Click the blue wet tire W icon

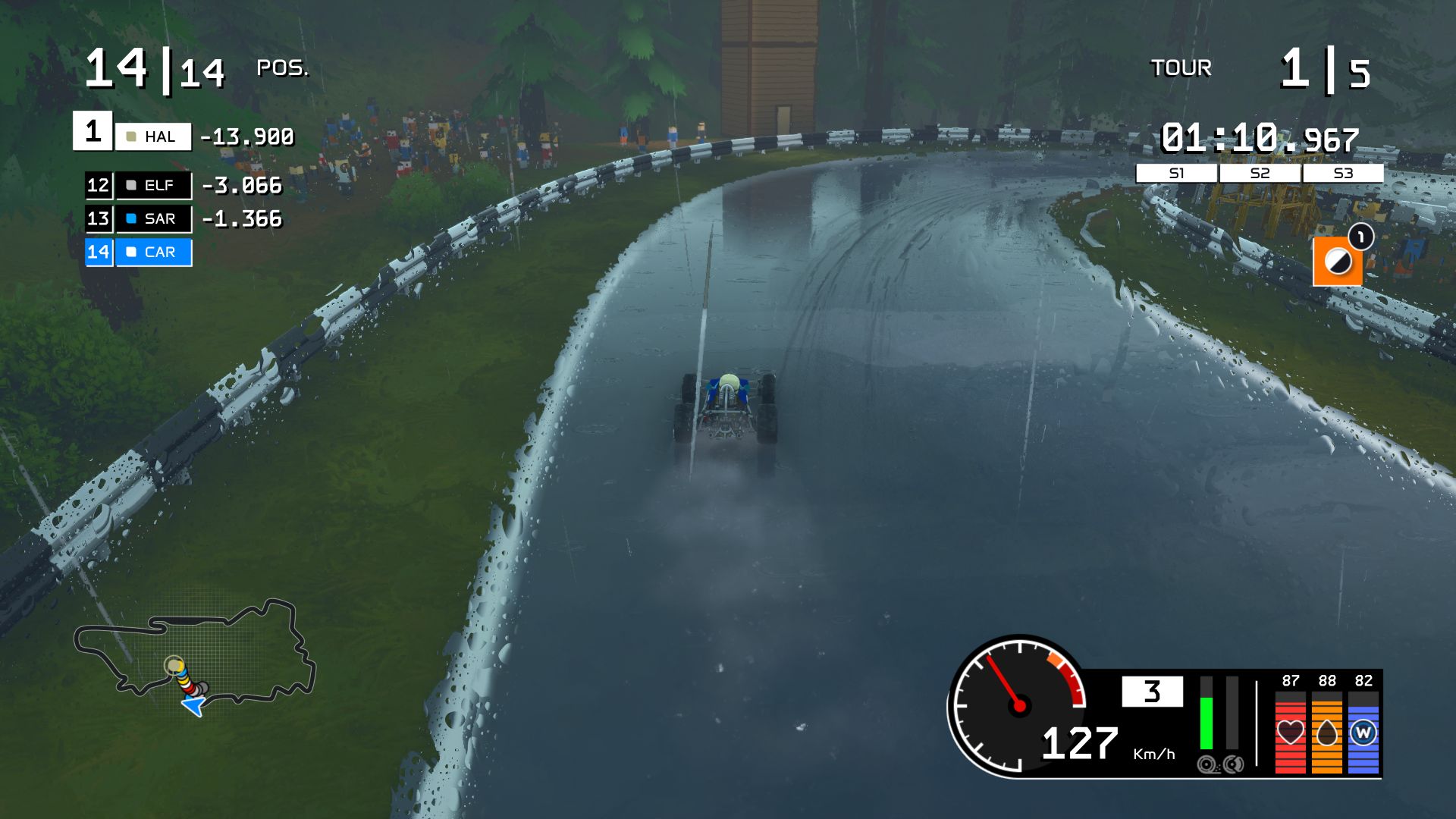[x=1363, y=733]
